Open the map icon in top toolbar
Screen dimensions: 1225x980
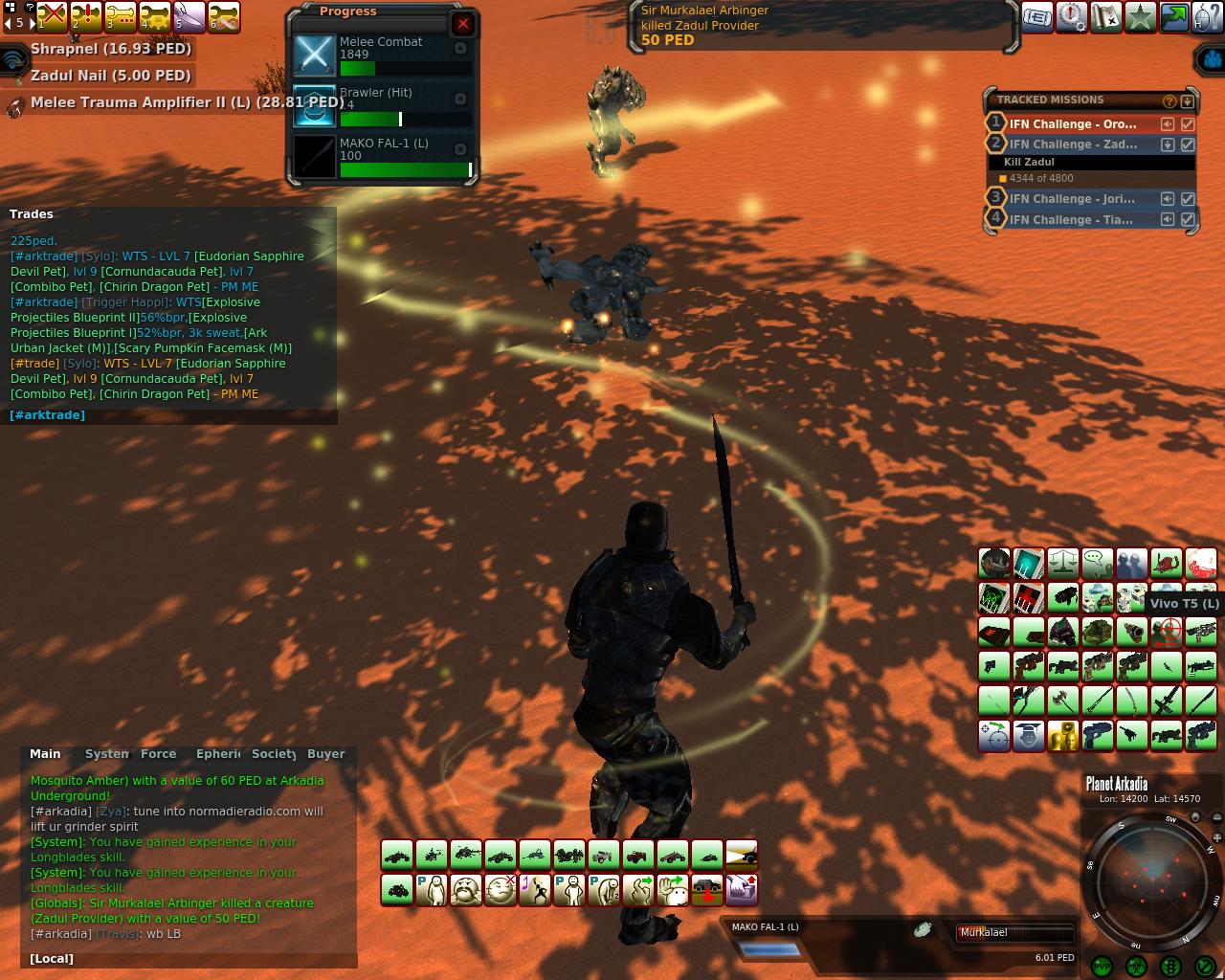(x=1106, y=17)
